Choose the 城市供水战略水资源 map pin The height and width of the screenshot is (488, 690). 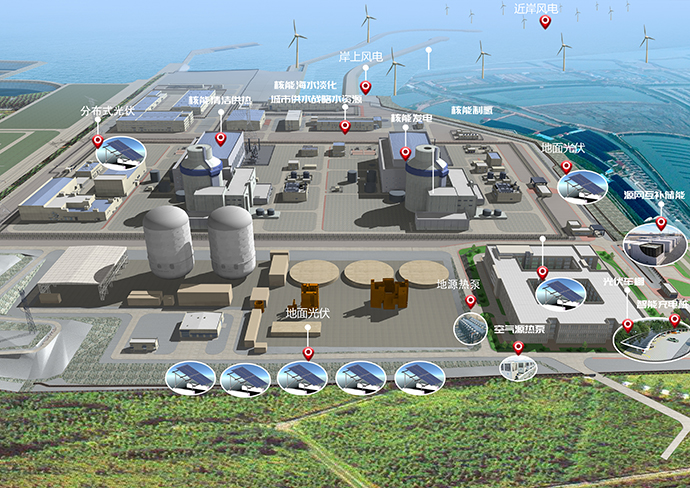(x=345, y=126)
